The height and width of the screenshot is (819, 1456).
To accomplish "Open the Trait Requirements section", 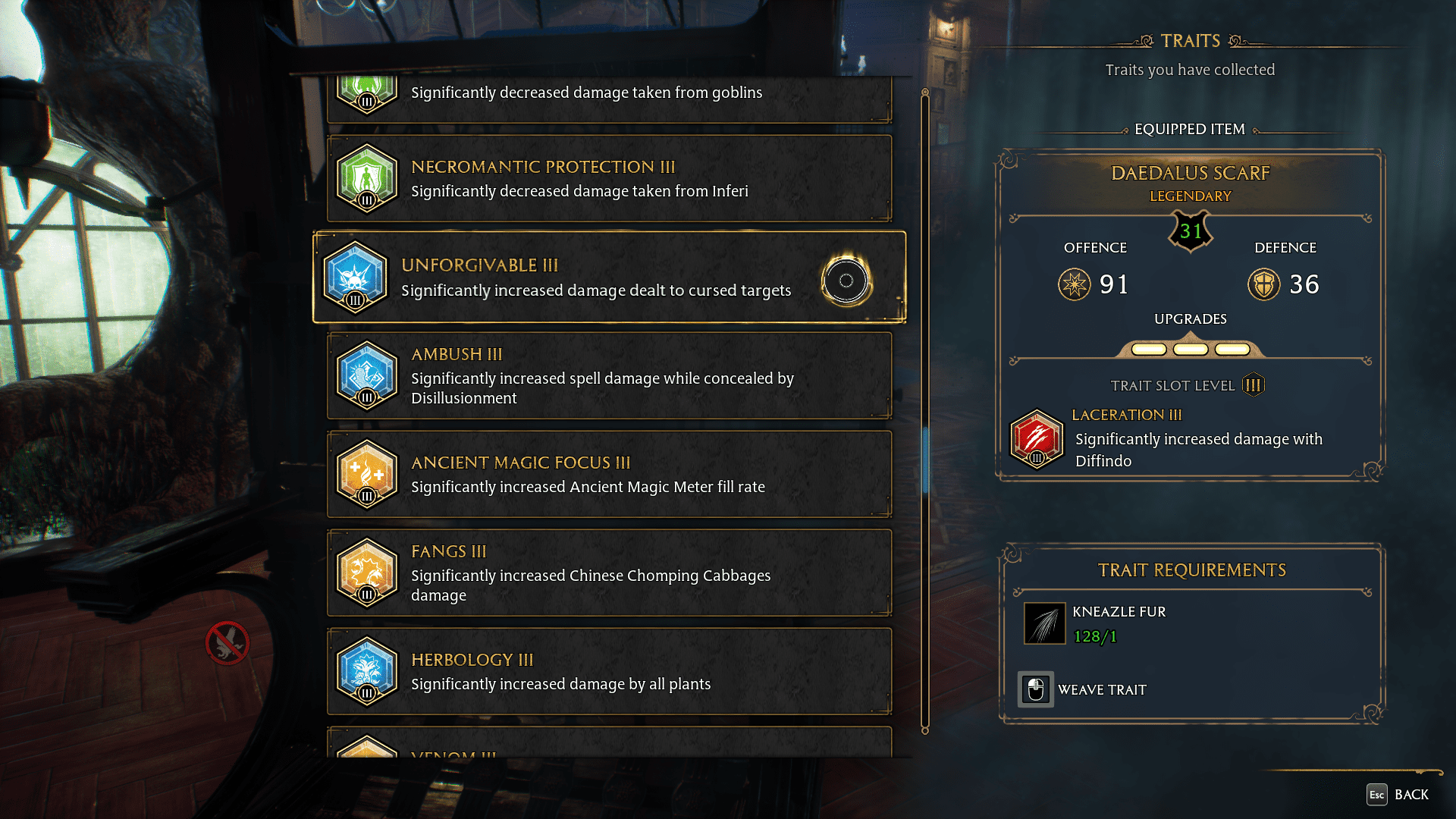I will (x=1192, y=570).
